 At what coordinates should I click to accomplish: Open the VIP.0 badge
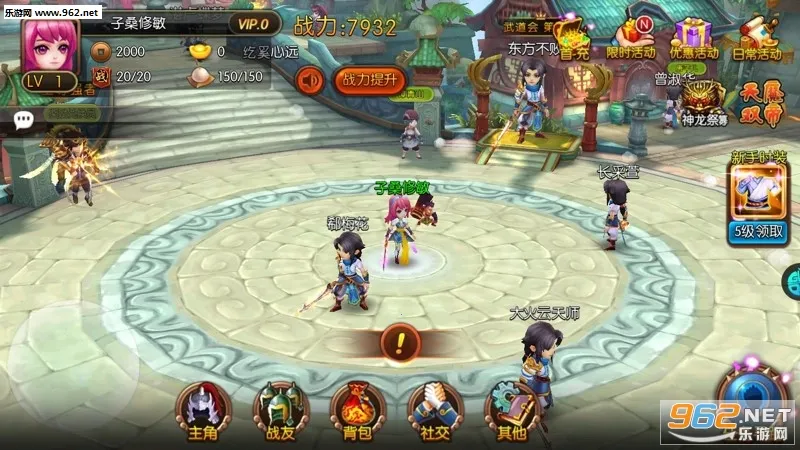(254, 24)
